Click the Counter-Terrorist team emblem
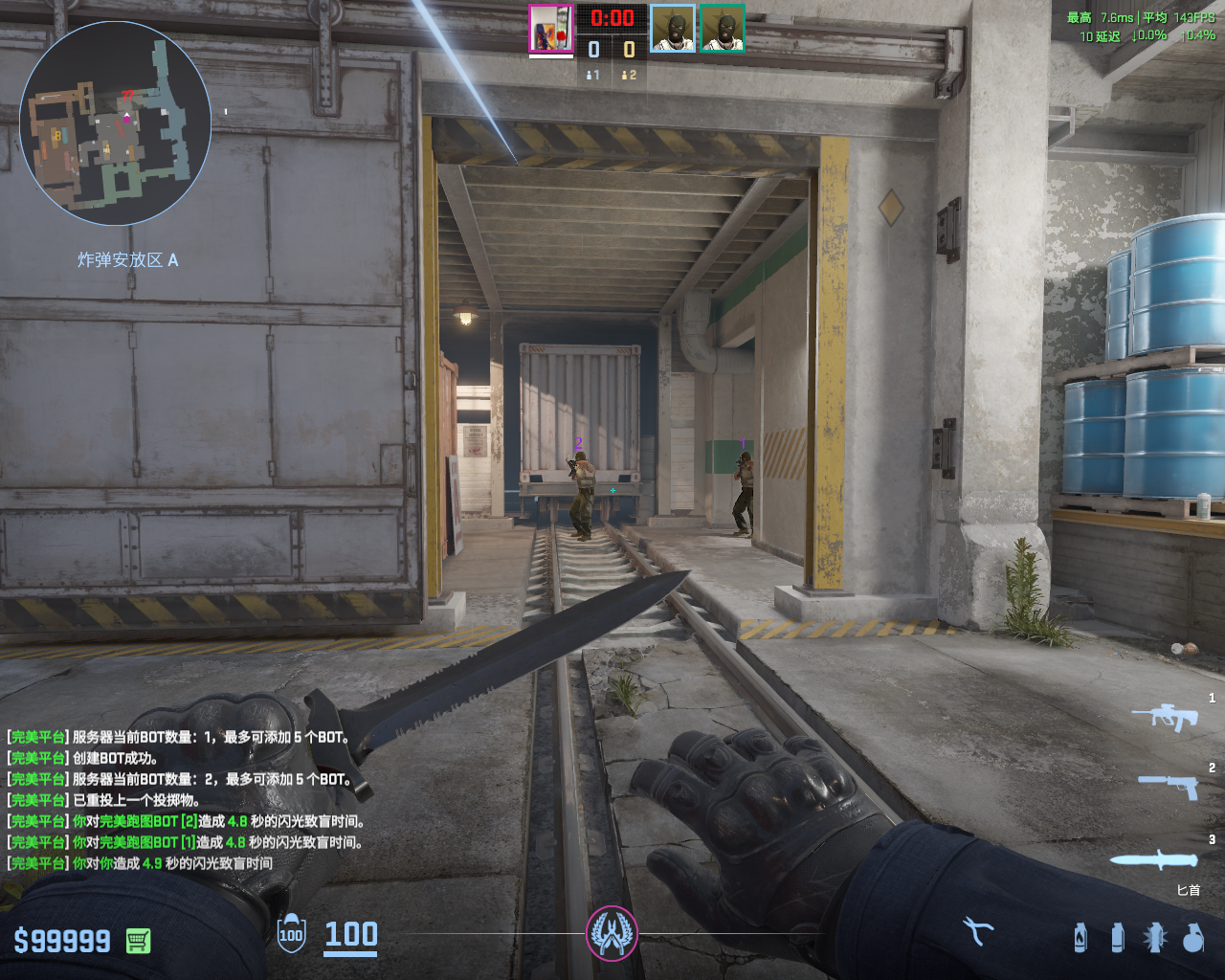 (x=612, y=933)
